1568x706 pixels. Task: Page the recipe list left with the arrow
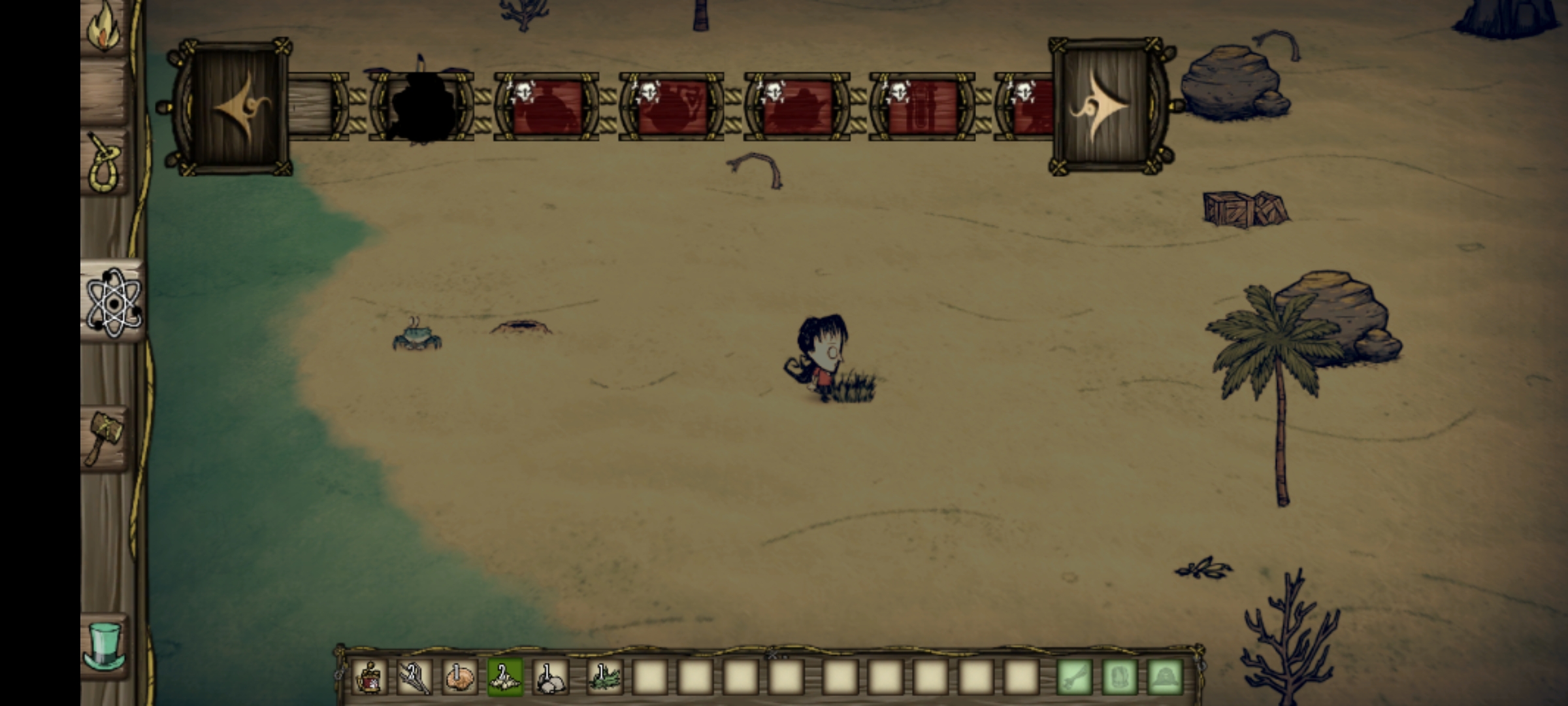[232, 107]
